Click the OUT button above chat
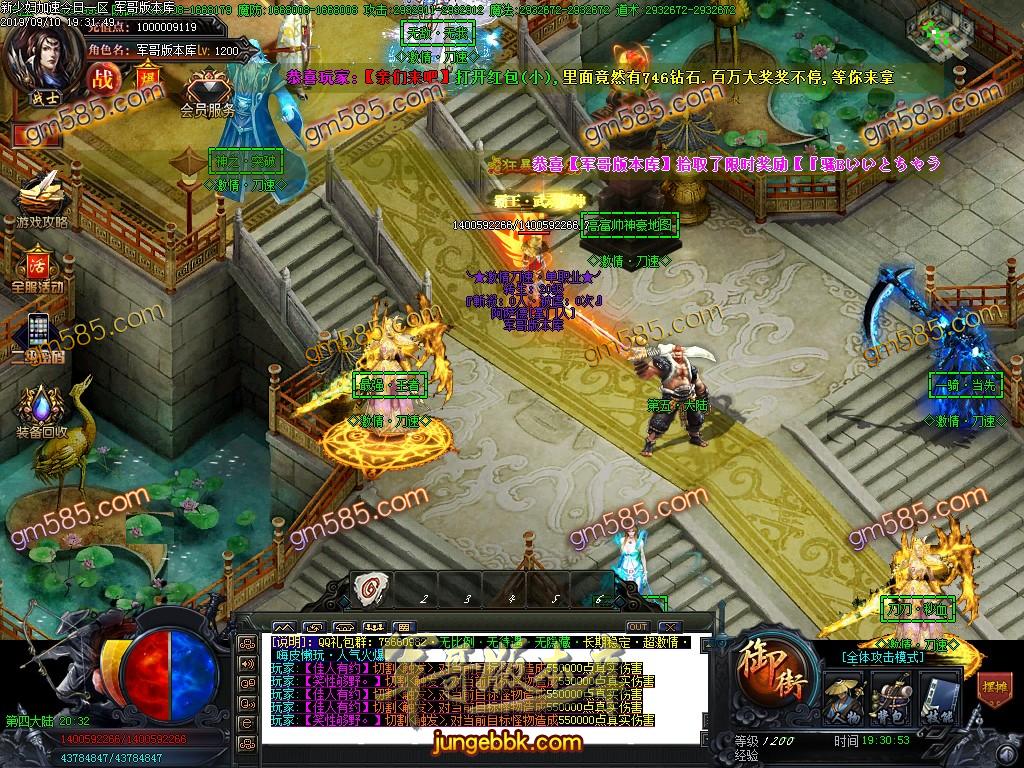Viewport: 1024px width, 768px height. [637, 627]
